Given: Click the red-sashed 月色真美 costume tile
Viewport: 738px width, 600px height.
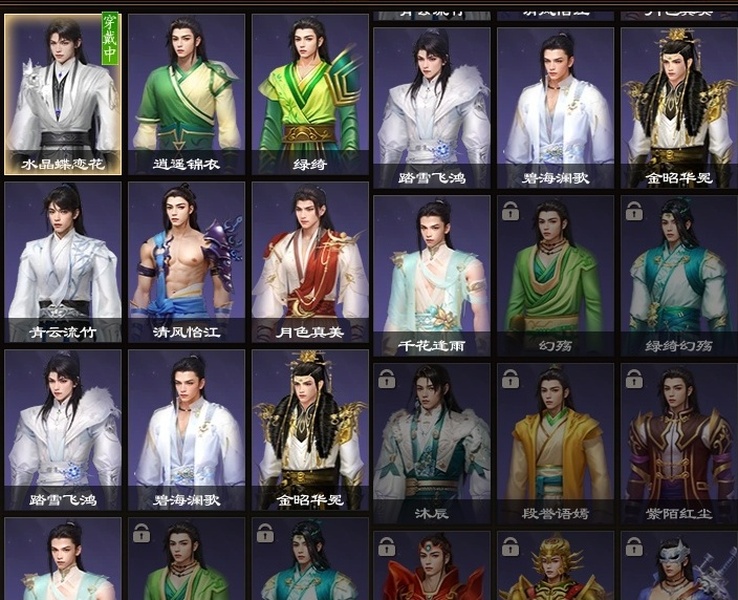Looking at the screenshot, I should point(309,262).
